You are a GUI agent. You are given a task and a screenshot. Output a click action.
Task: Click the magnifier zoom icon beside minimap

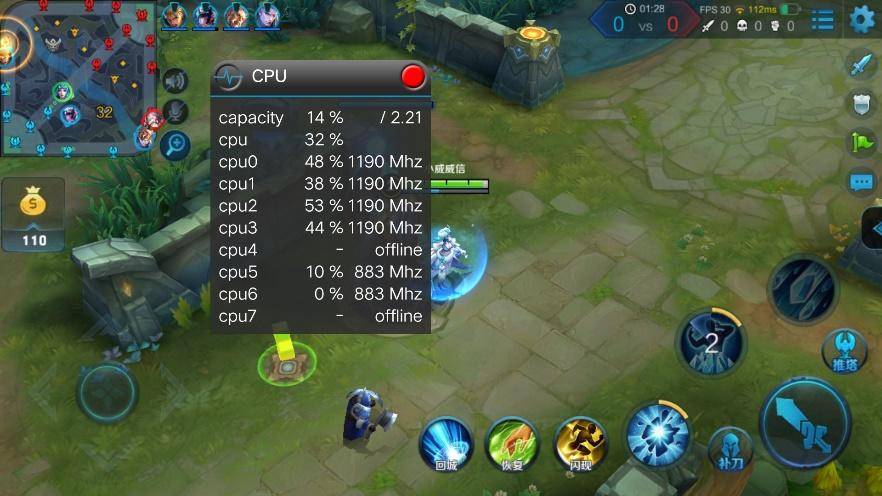point(176,145)
